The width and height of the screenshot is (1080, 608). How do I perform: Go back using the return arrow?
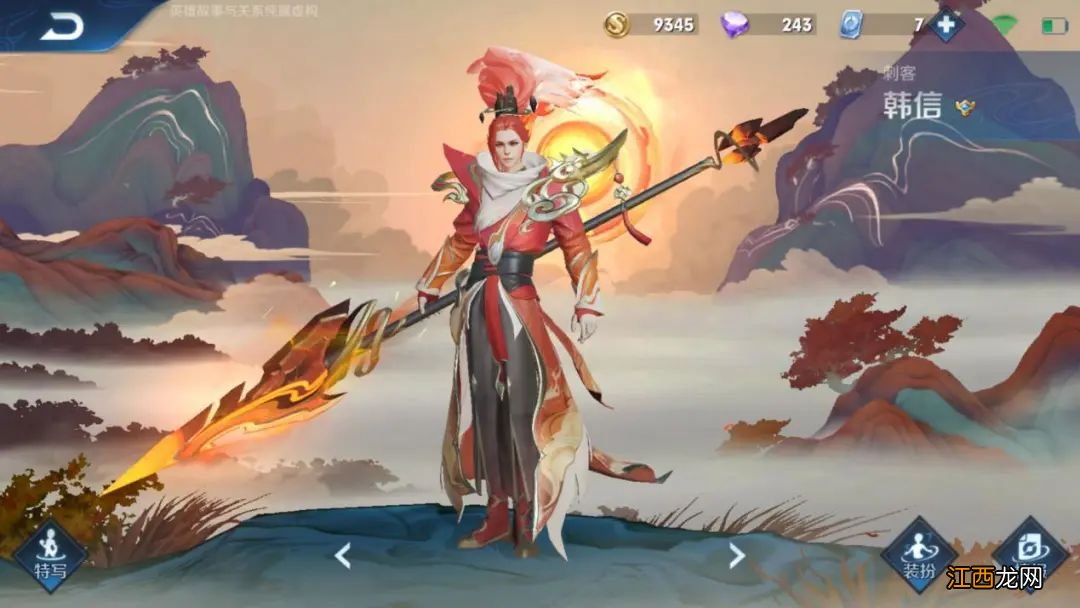pos(61,27)
